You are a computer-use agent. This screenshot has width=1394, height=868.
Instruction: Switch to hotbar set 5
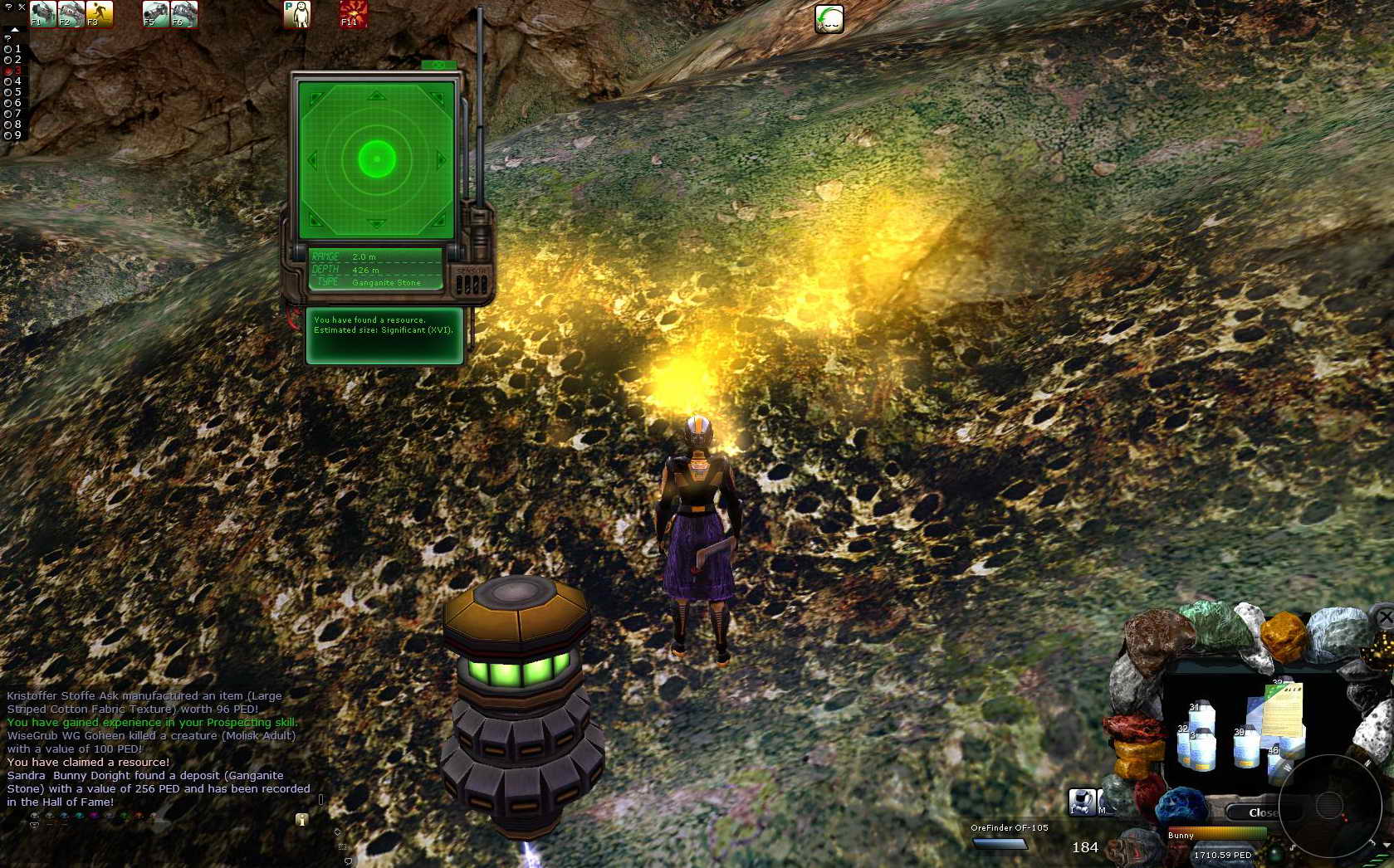click(8, 92)
